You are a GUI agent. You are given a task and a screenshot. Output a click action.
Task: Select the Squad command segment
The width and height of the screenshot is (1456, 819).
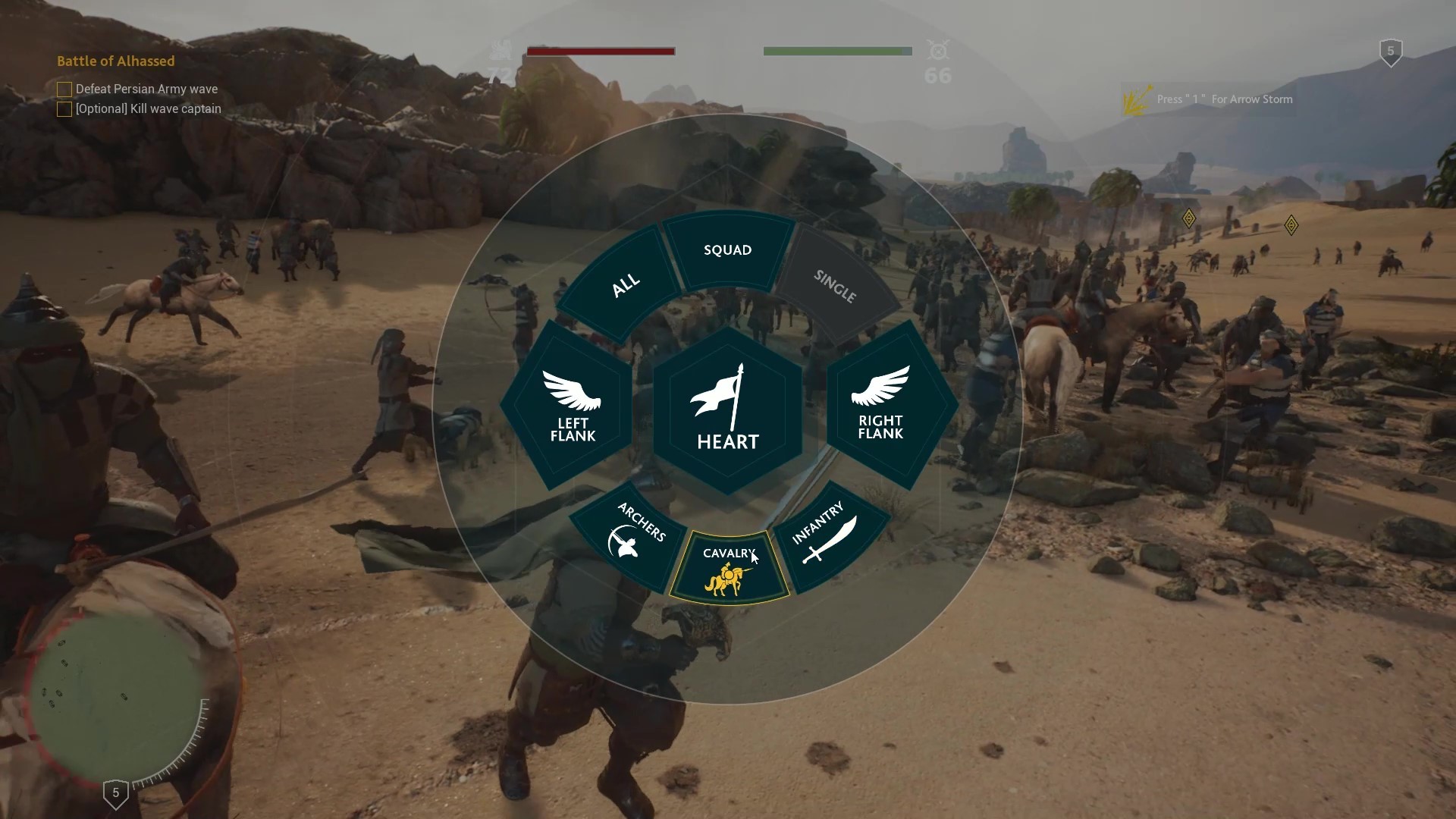coord(727,249)
